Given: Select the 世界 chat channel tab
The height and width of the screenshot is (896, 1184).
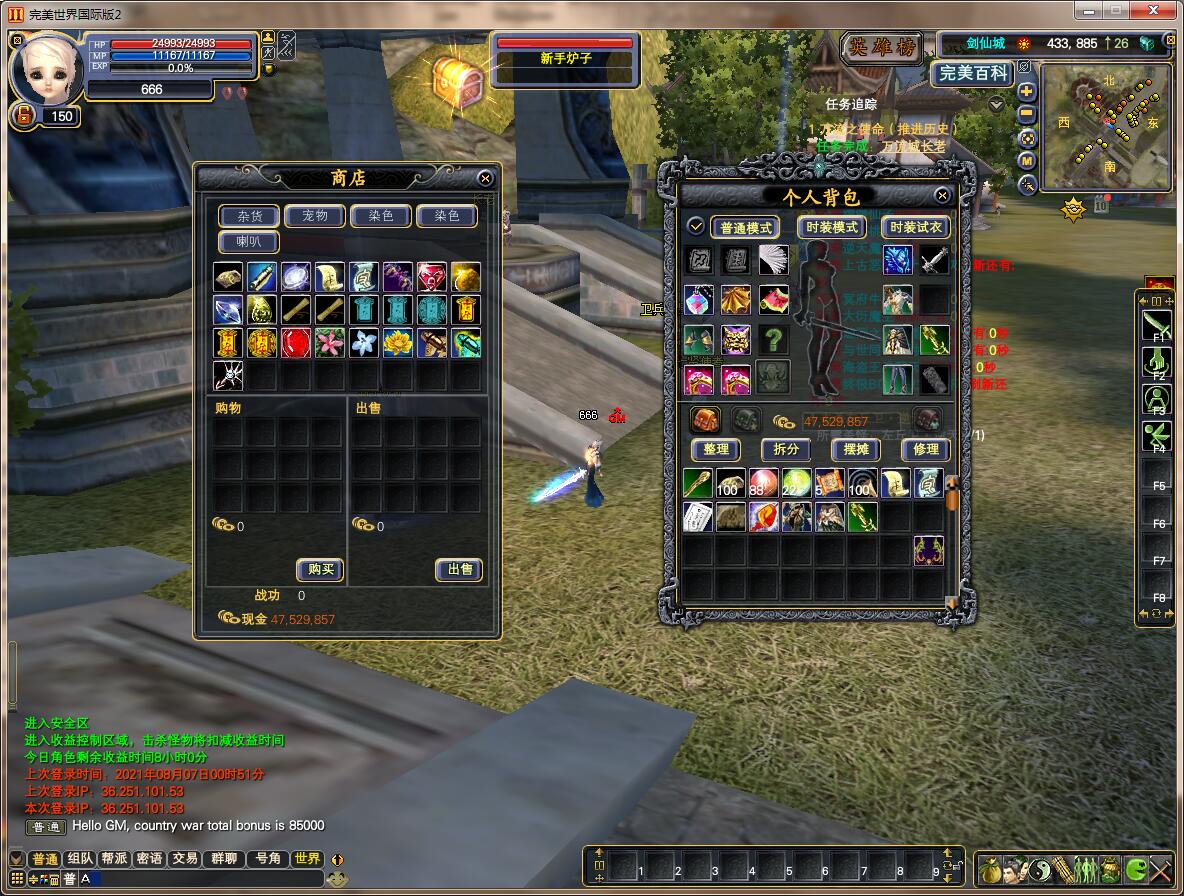Looking at the screenshot, I should click(307, 859).
